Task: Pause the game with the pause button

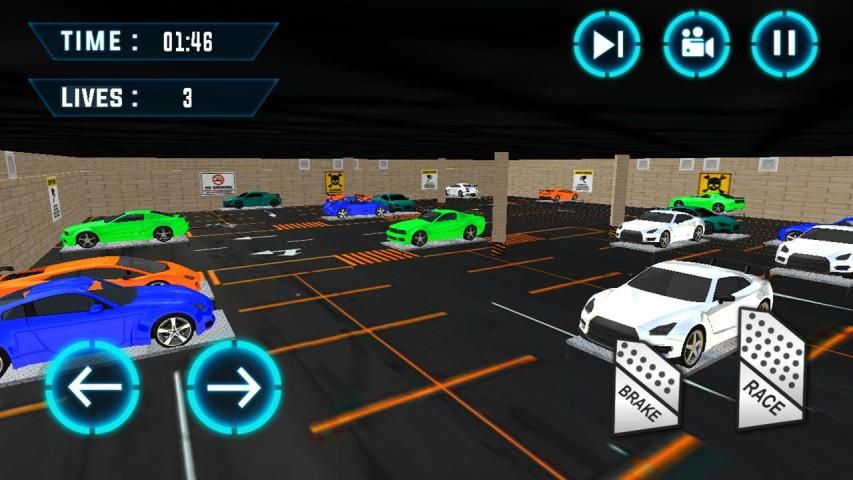Action: tap(785, 44)
